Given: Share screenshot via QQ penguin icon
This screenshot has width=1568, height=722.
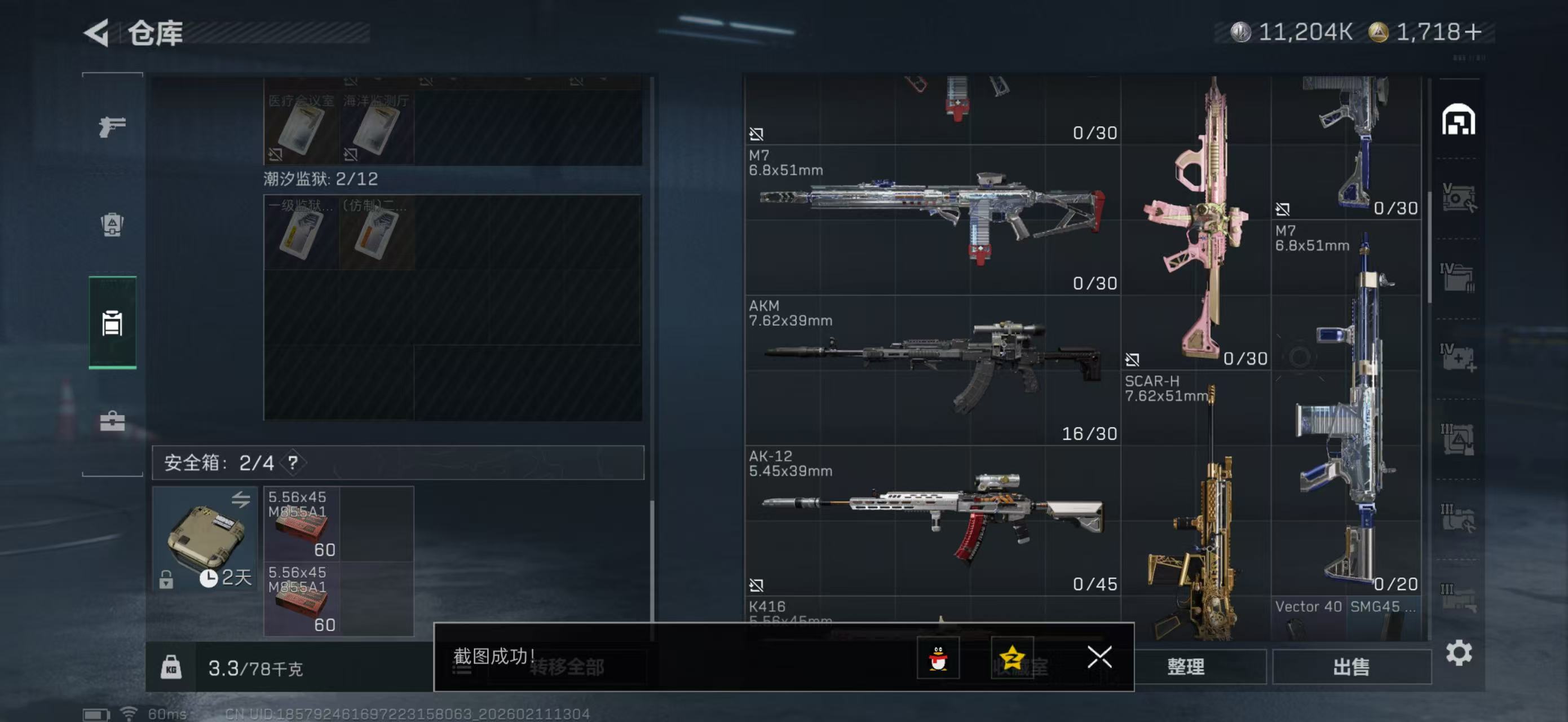Looking at the screenshot, I should (x=940, y=658).
